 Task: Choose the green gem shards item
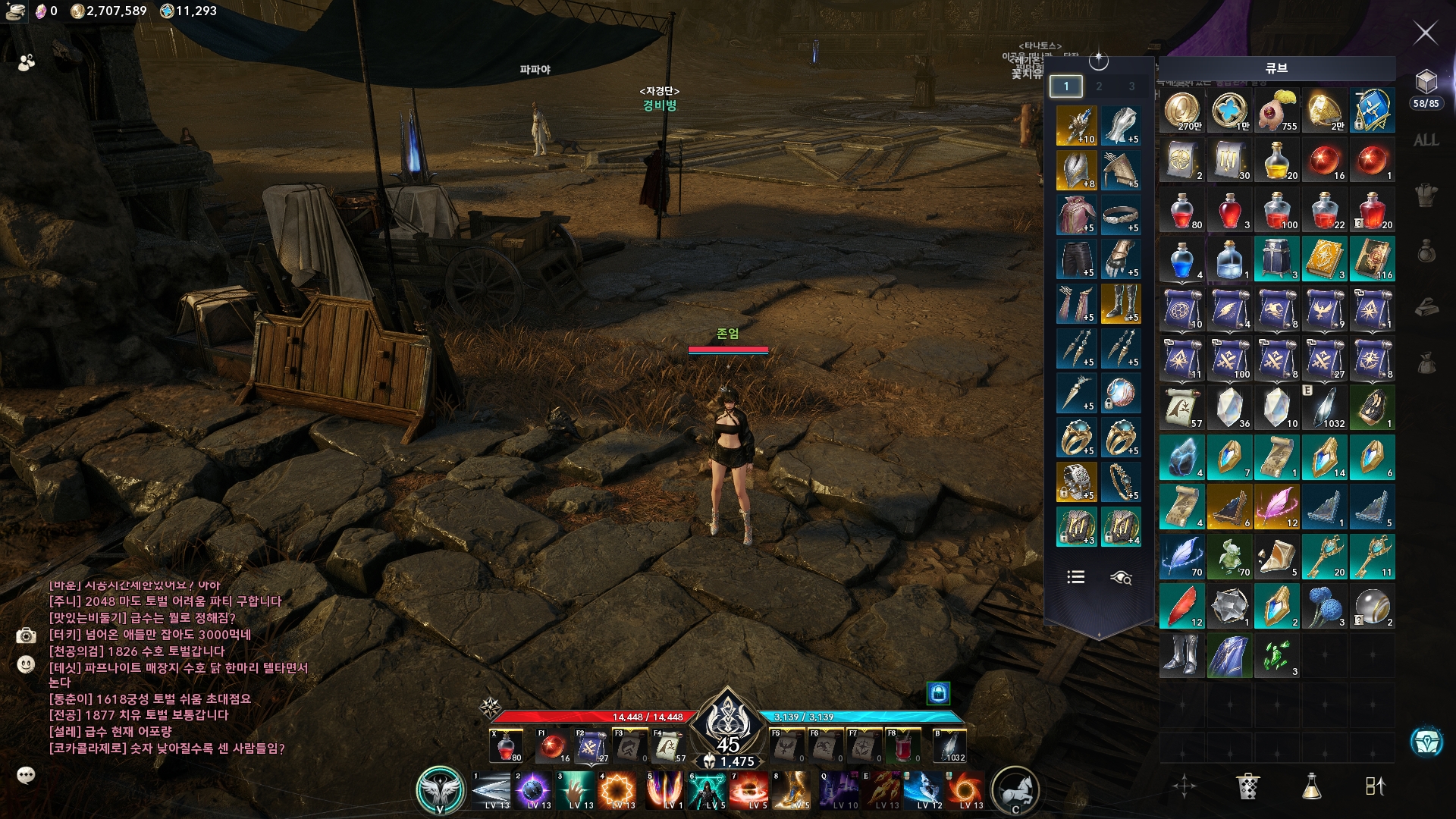tap(1277, 656)
